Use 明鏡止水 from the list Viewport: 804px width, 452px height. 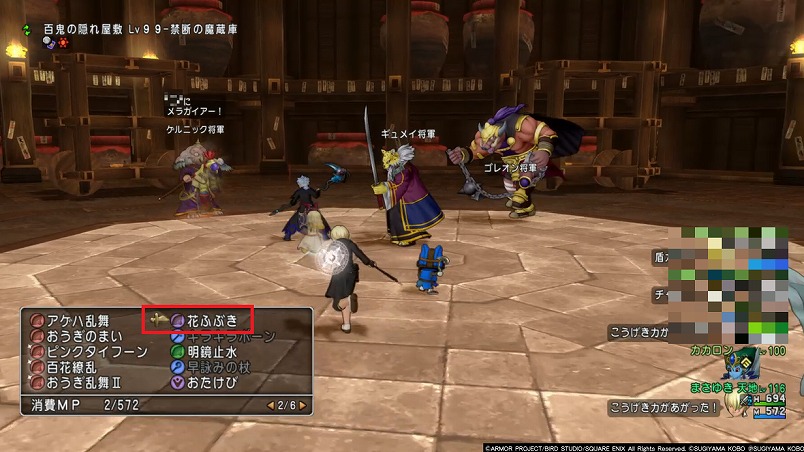coord(211,351)
